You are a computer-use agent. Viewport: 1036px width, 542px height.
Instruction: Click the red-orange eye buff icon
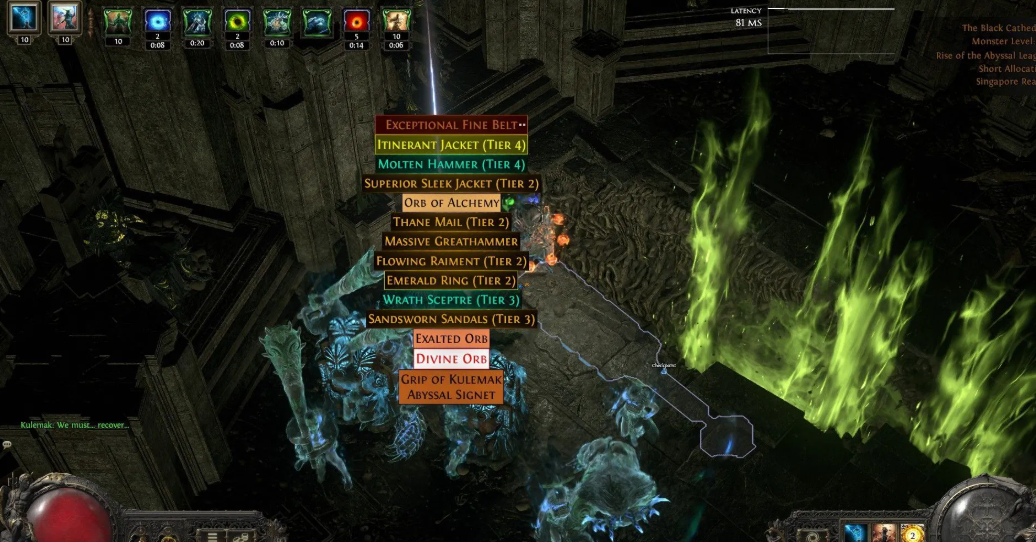pos(355,22)
